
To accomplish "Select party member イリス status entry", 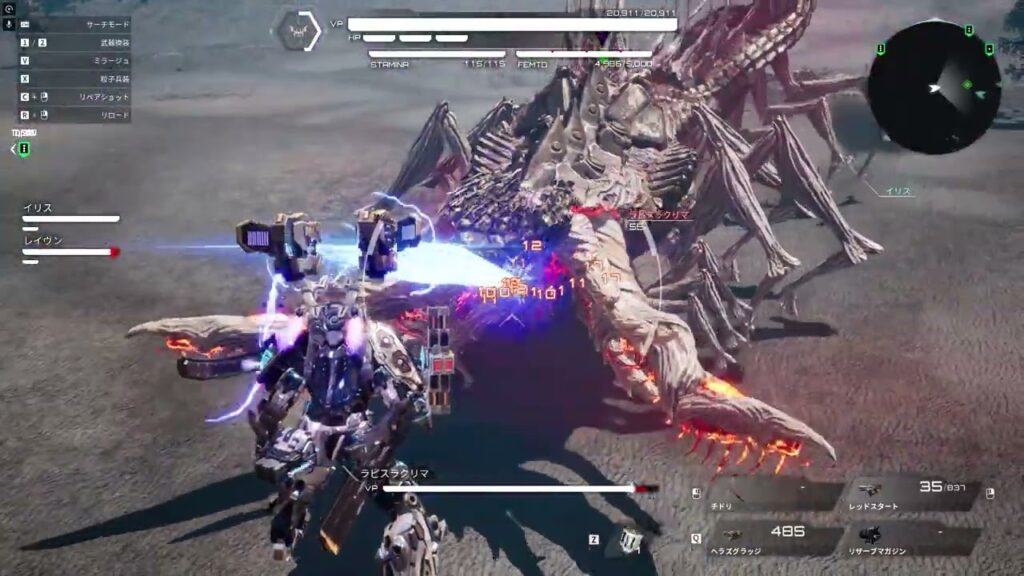I will point(70,213).
